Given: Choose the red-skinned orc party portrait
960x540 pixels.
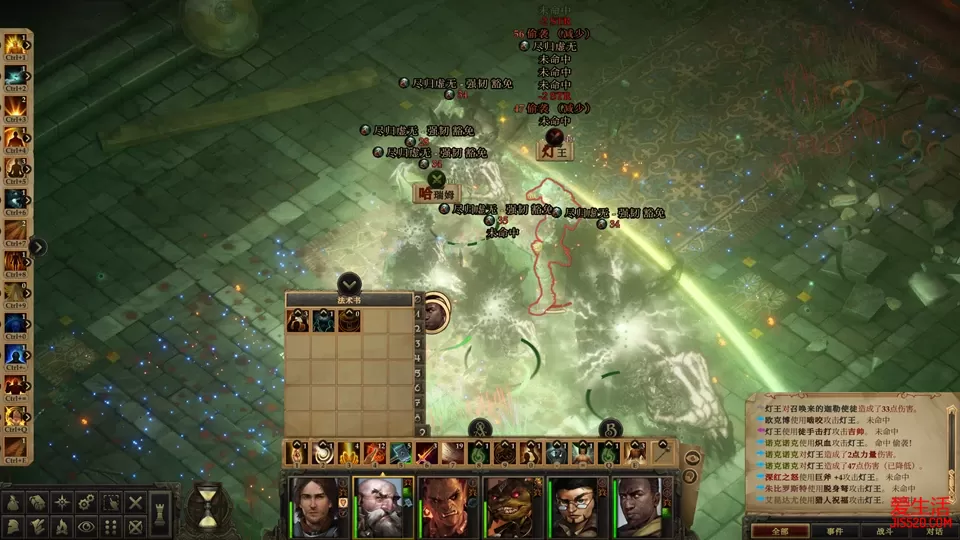Looking at the screenshot, I should [x=448, y=504].
